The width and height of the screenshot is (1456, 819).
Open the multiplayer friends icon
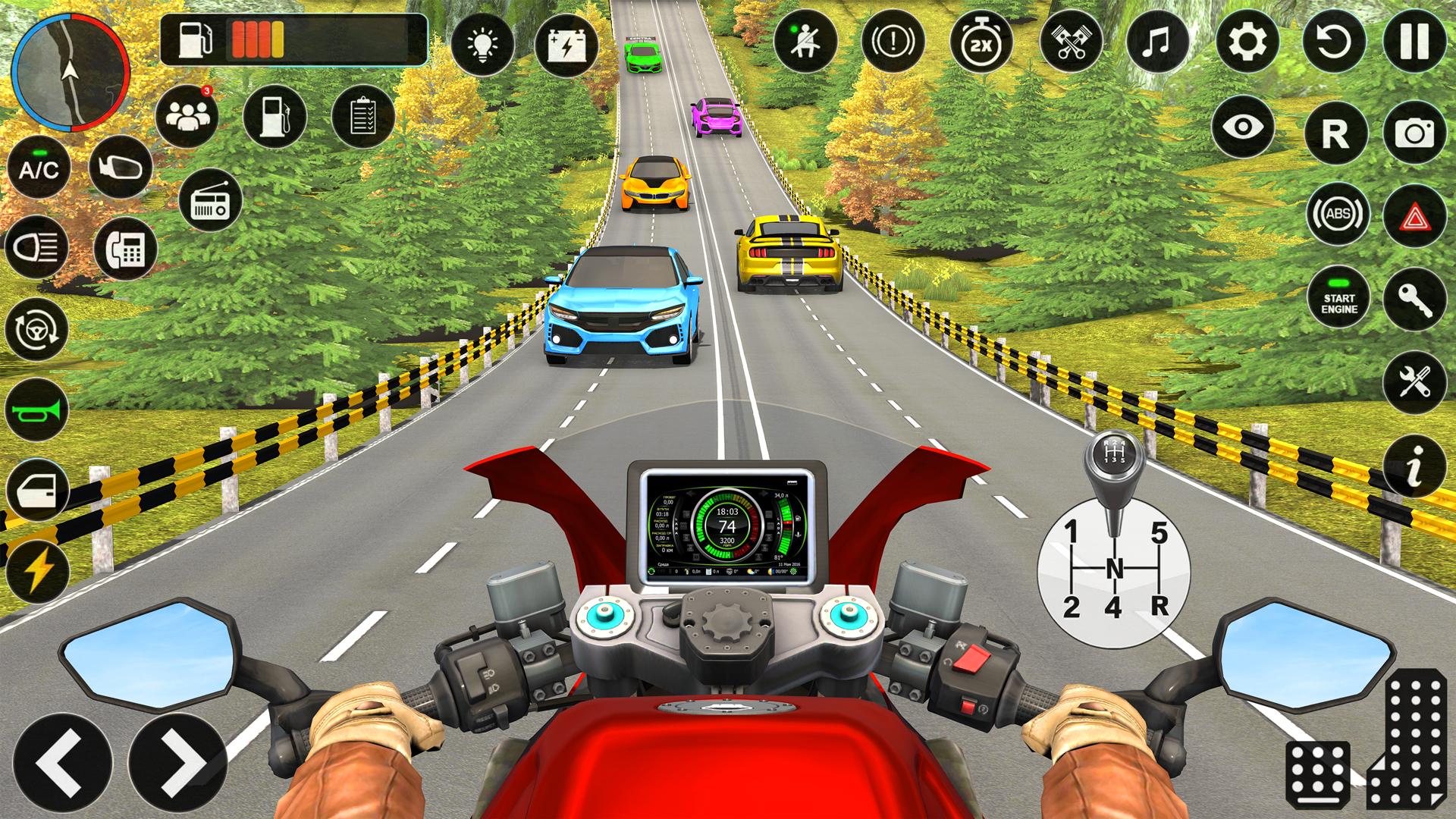pos(187,116)
